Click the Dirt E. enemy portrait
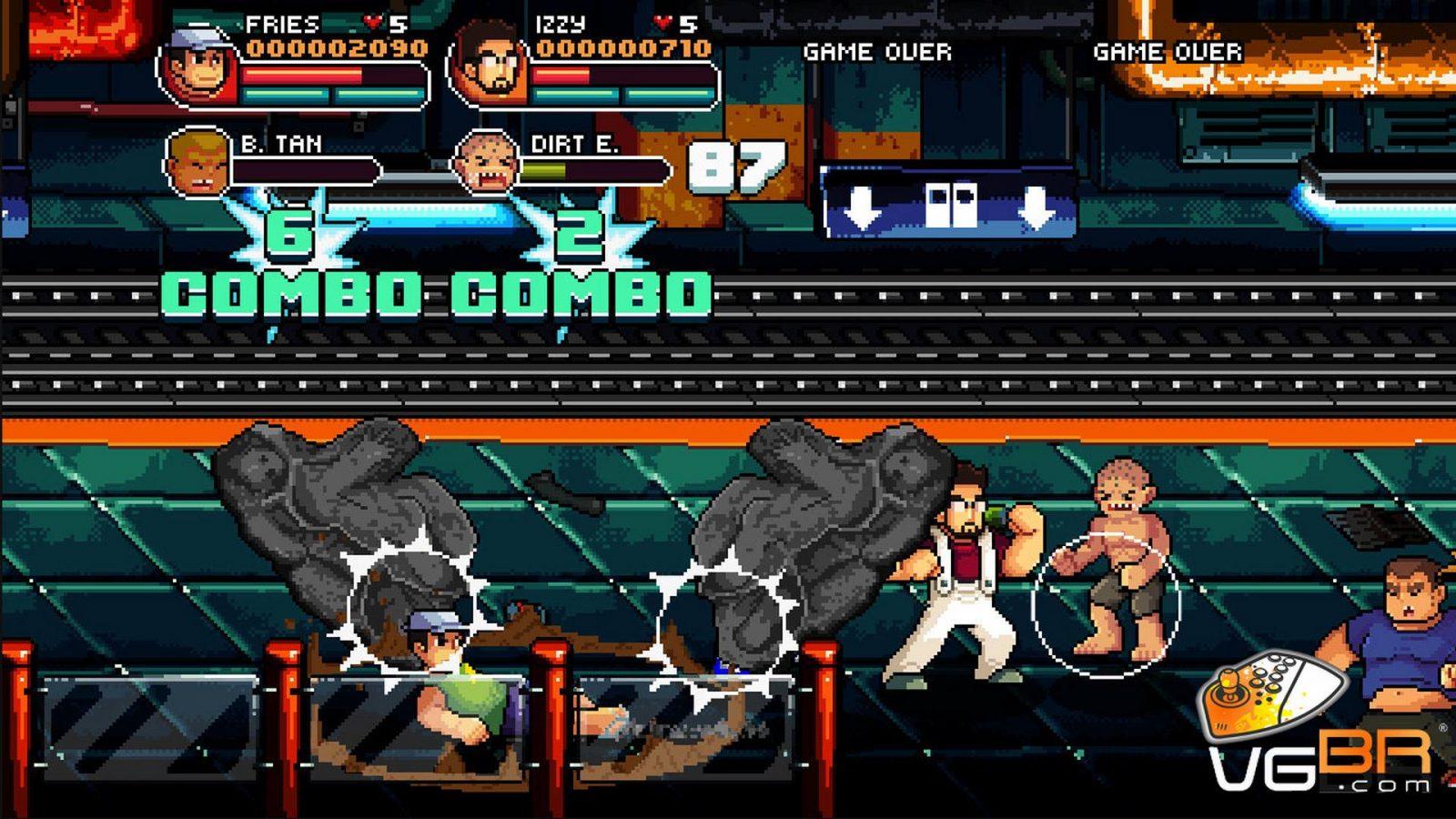1456x819 pixels. pos(488,164)
